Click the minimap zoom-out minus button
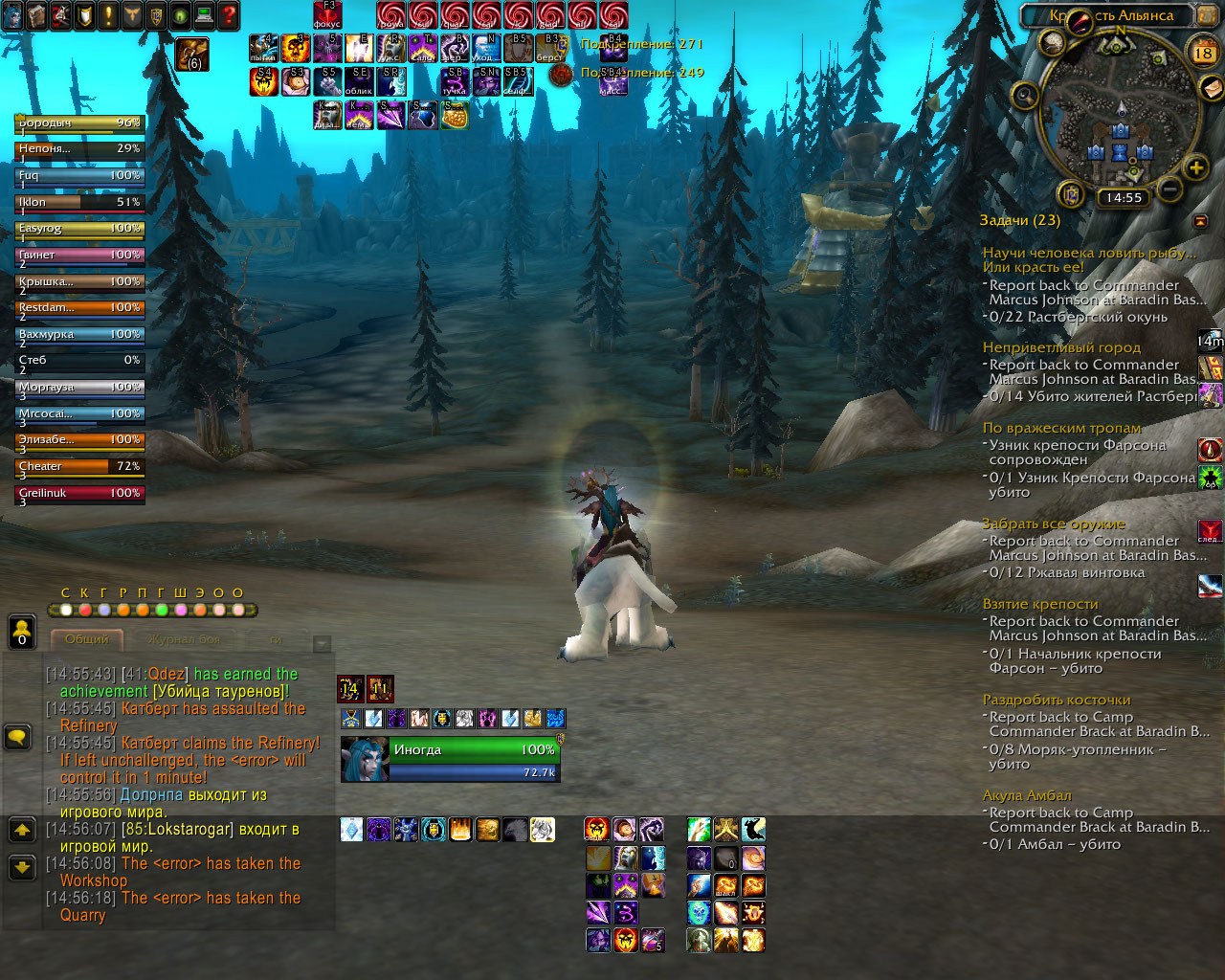Screen dimensions: 1225x980 1169,189
